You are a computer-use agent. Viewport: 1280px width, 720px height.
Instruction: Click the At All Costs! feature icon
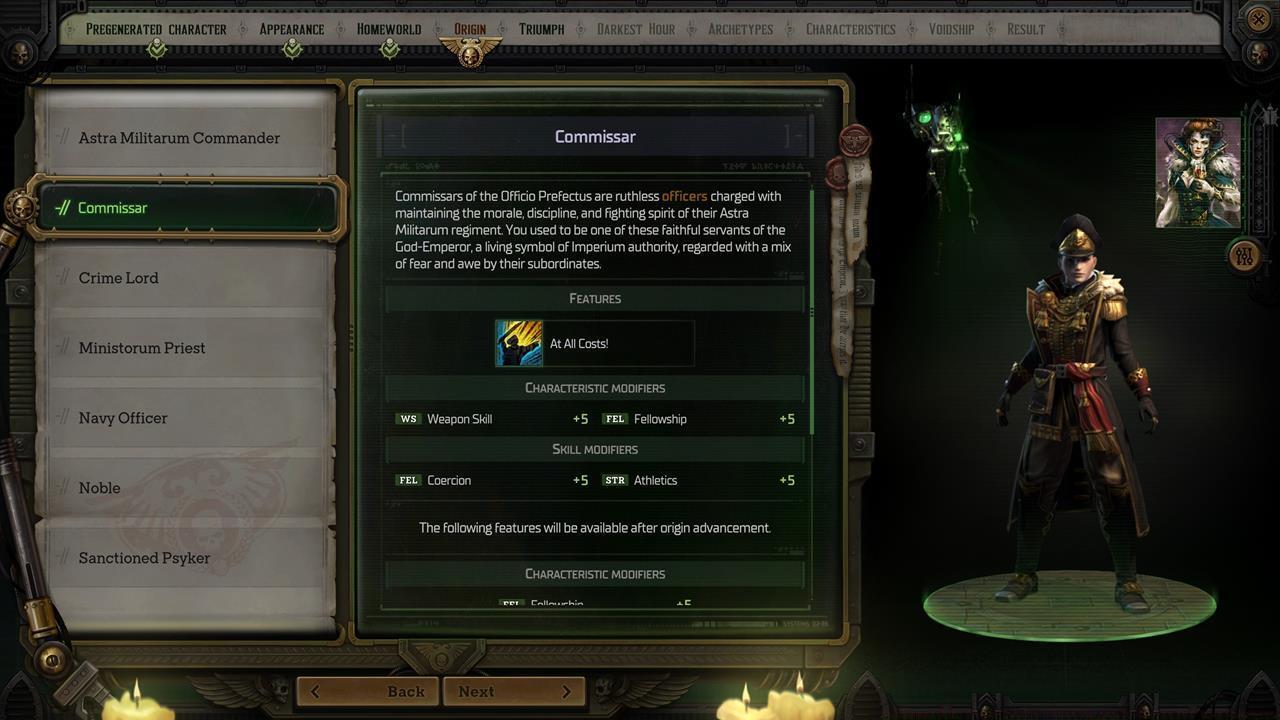point(518,342)
